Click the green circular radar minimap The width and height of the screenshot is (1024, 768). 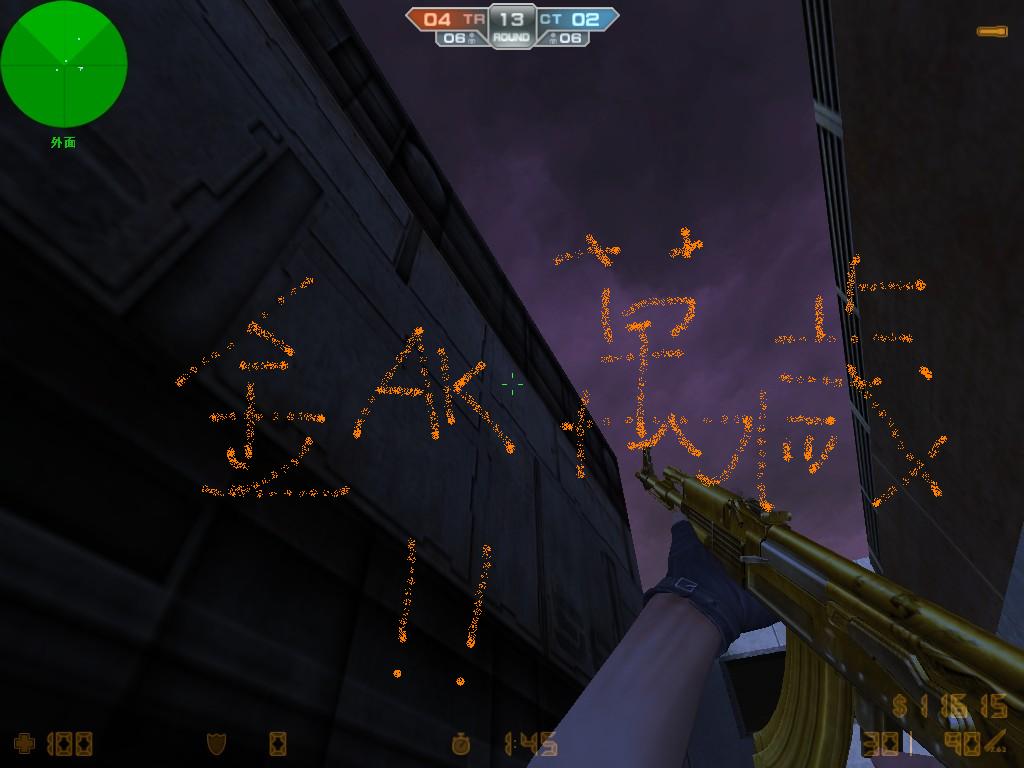click(x=64, y=64)
